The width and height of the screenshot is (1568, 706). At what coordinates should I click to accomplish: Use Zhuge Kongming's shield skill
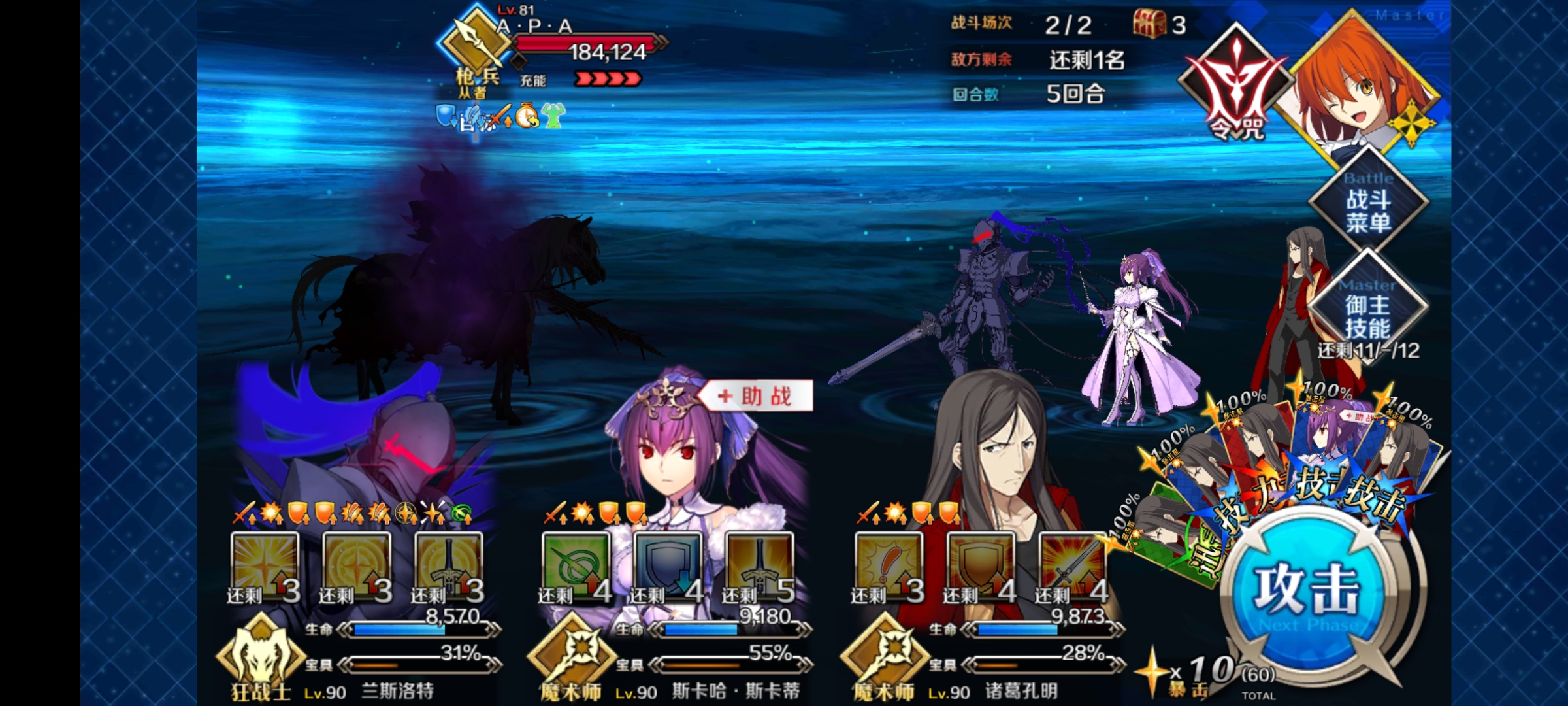click(980, 567)
